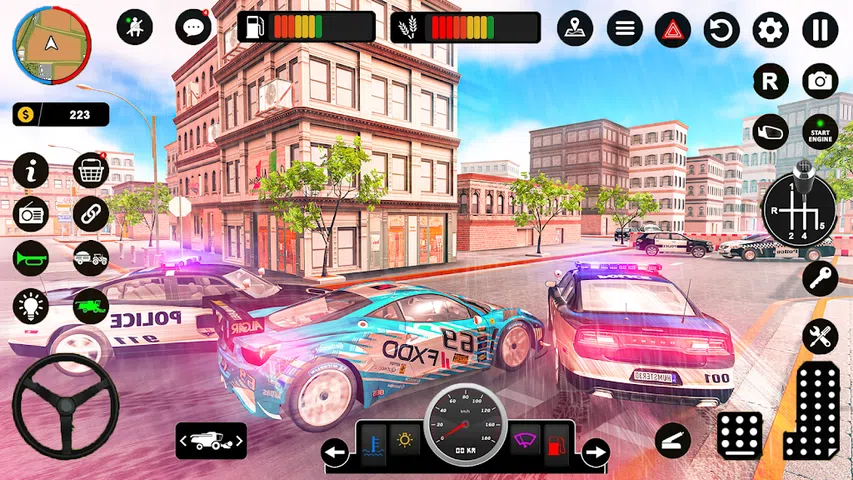This screenshot has height=480, width=853.
Task: Tap the seatbelt passenger icon
Action: coord(135,27)
